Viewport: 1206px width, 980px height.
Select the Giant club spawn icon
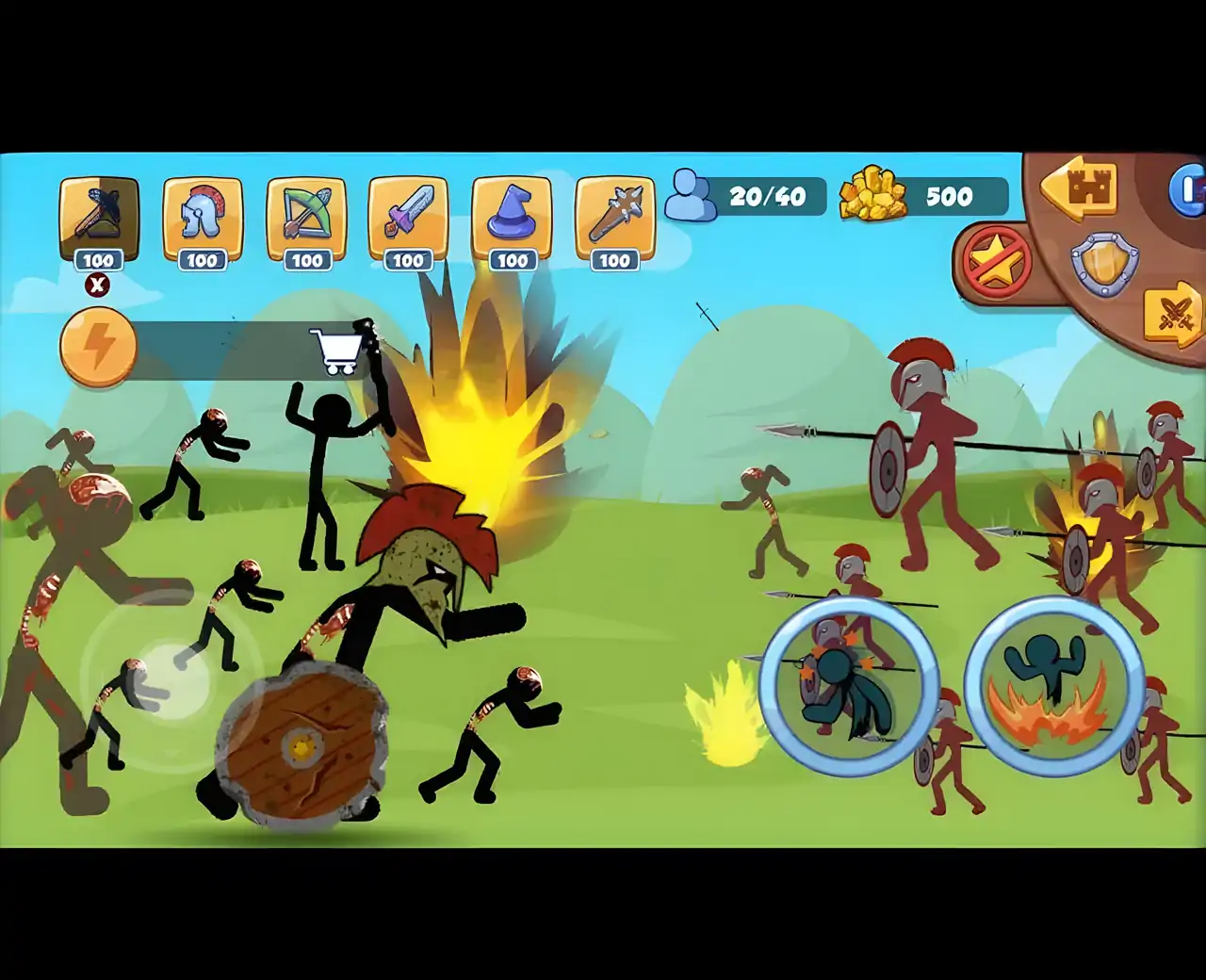point(614,217)
